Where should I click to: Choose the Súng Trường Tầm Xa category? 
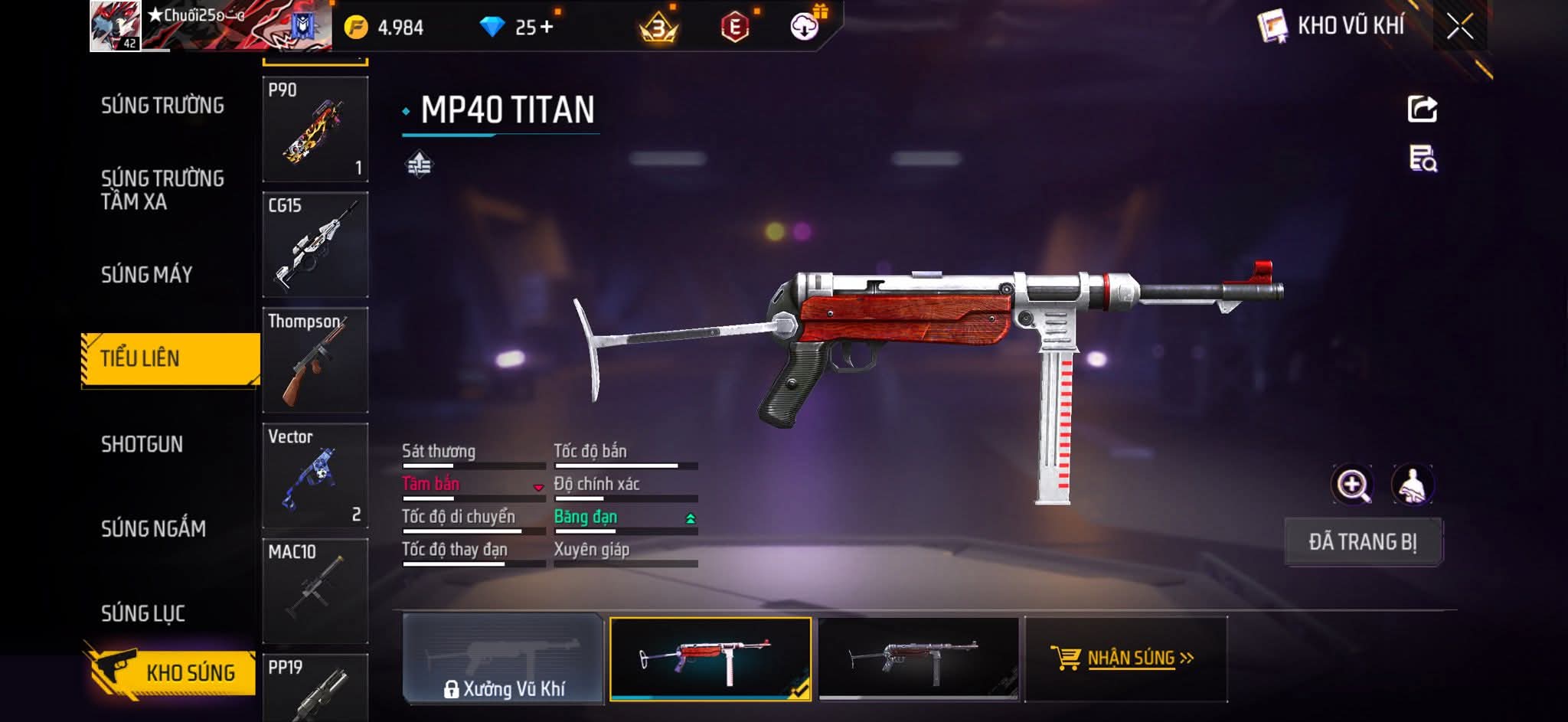(x=162, y=190)
